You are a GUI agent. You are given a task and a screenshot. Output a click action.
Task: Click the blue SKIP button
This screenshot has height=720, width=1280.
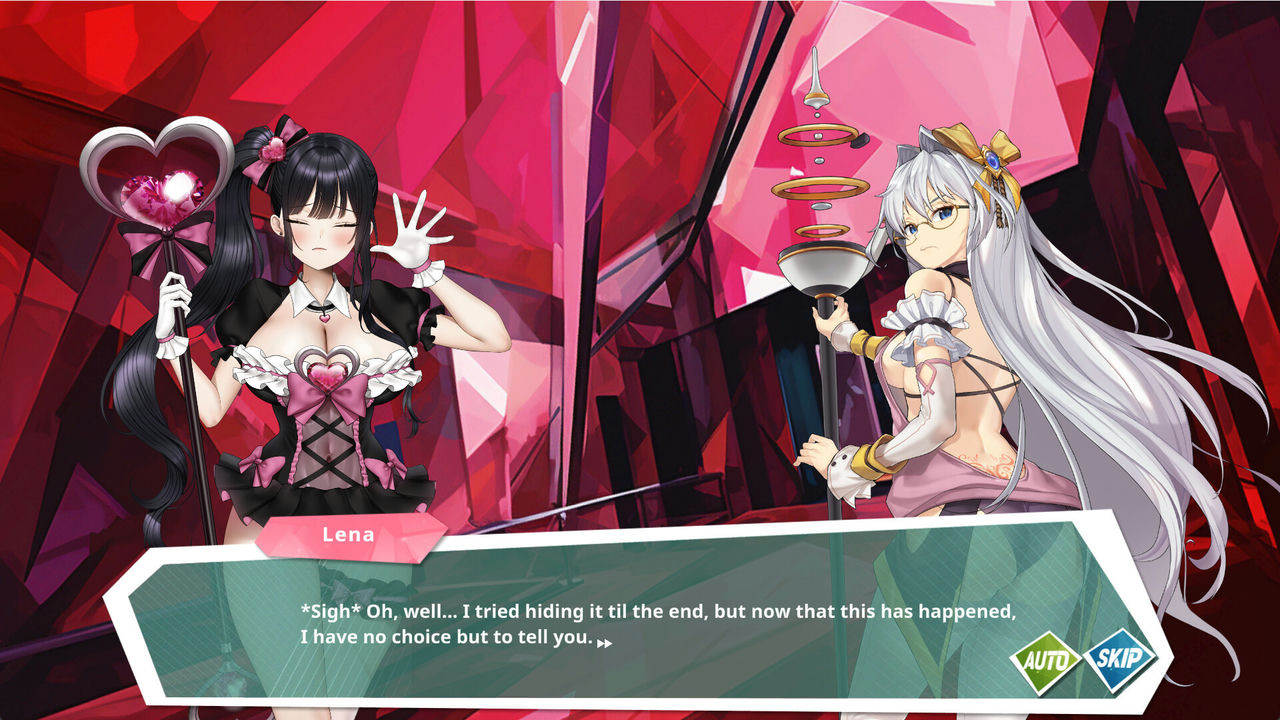coord(1119,658)
